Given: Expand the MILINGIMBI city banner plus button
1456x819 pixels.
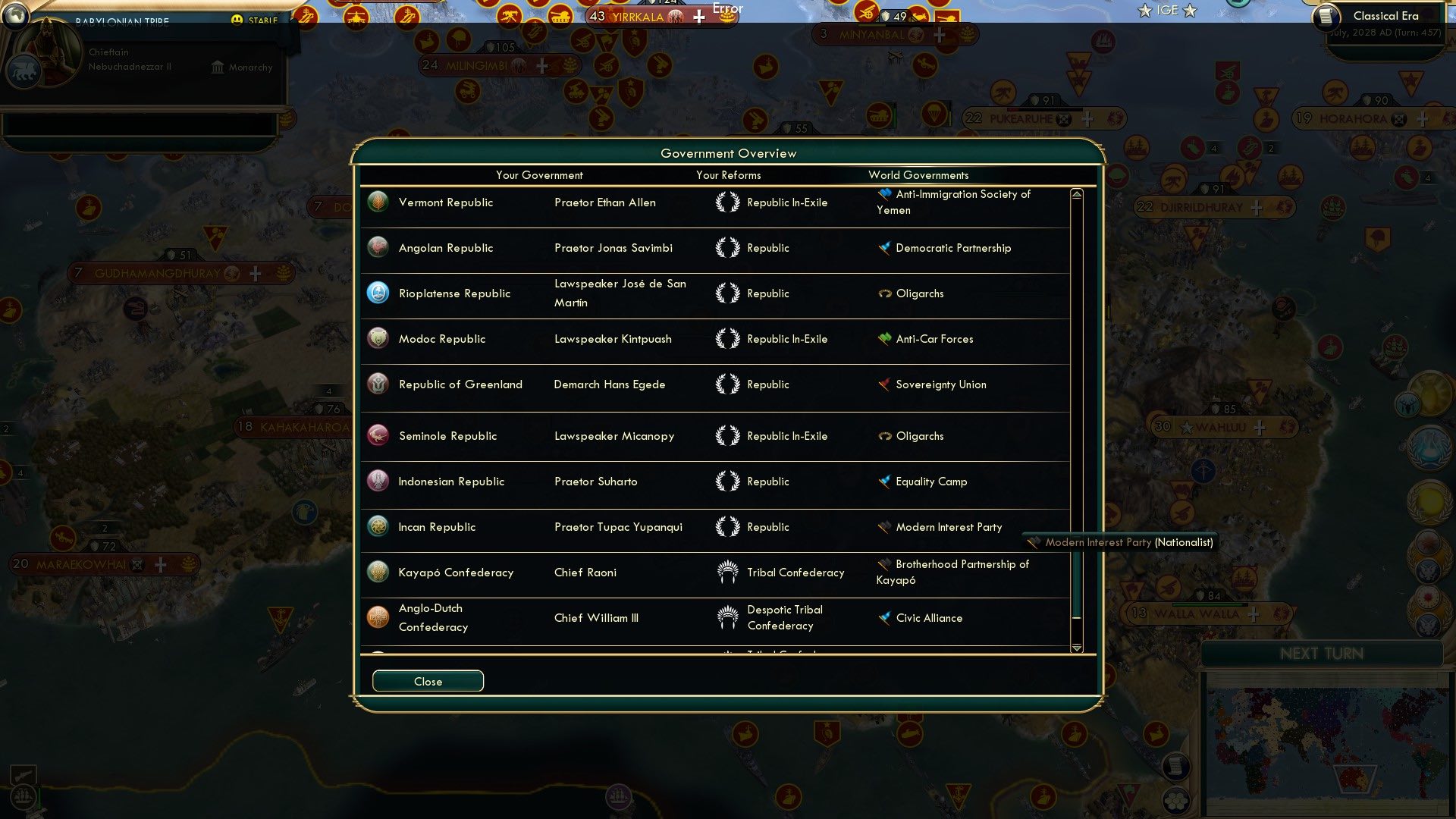Looking at the screenshot, I should pos(541,66).
